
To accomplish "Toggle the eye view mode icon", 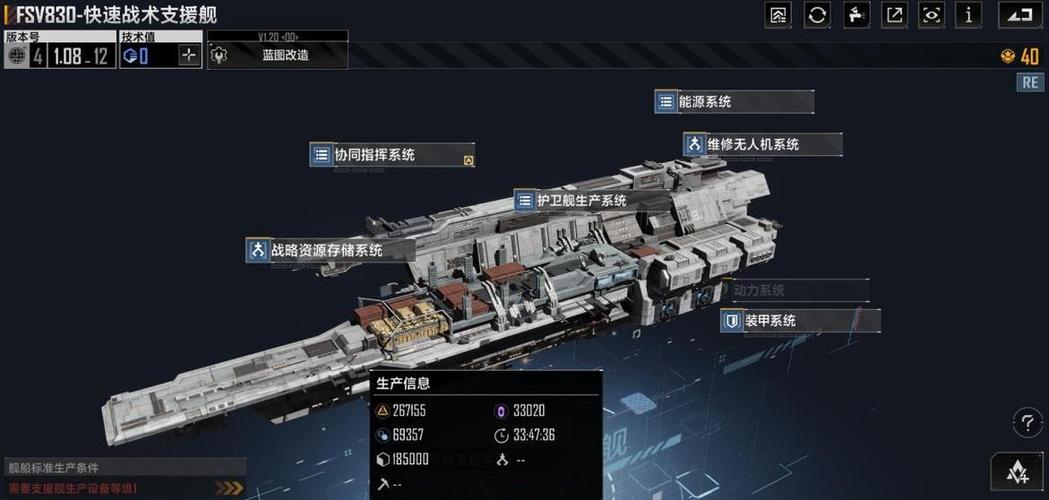I will tap(932, 14).
